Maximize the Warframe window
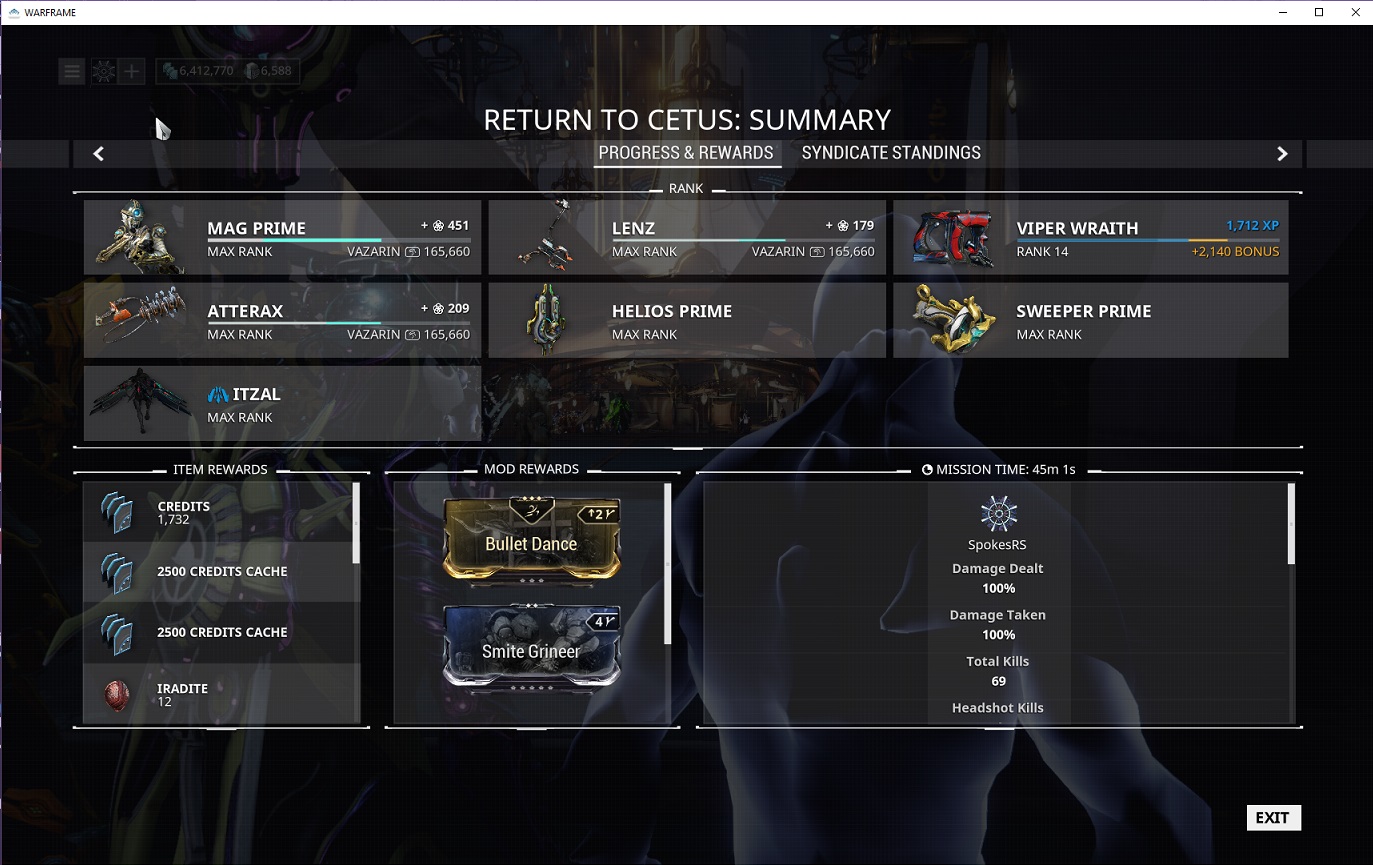This screenshot has width=1373, height=865. point(1319,12)
